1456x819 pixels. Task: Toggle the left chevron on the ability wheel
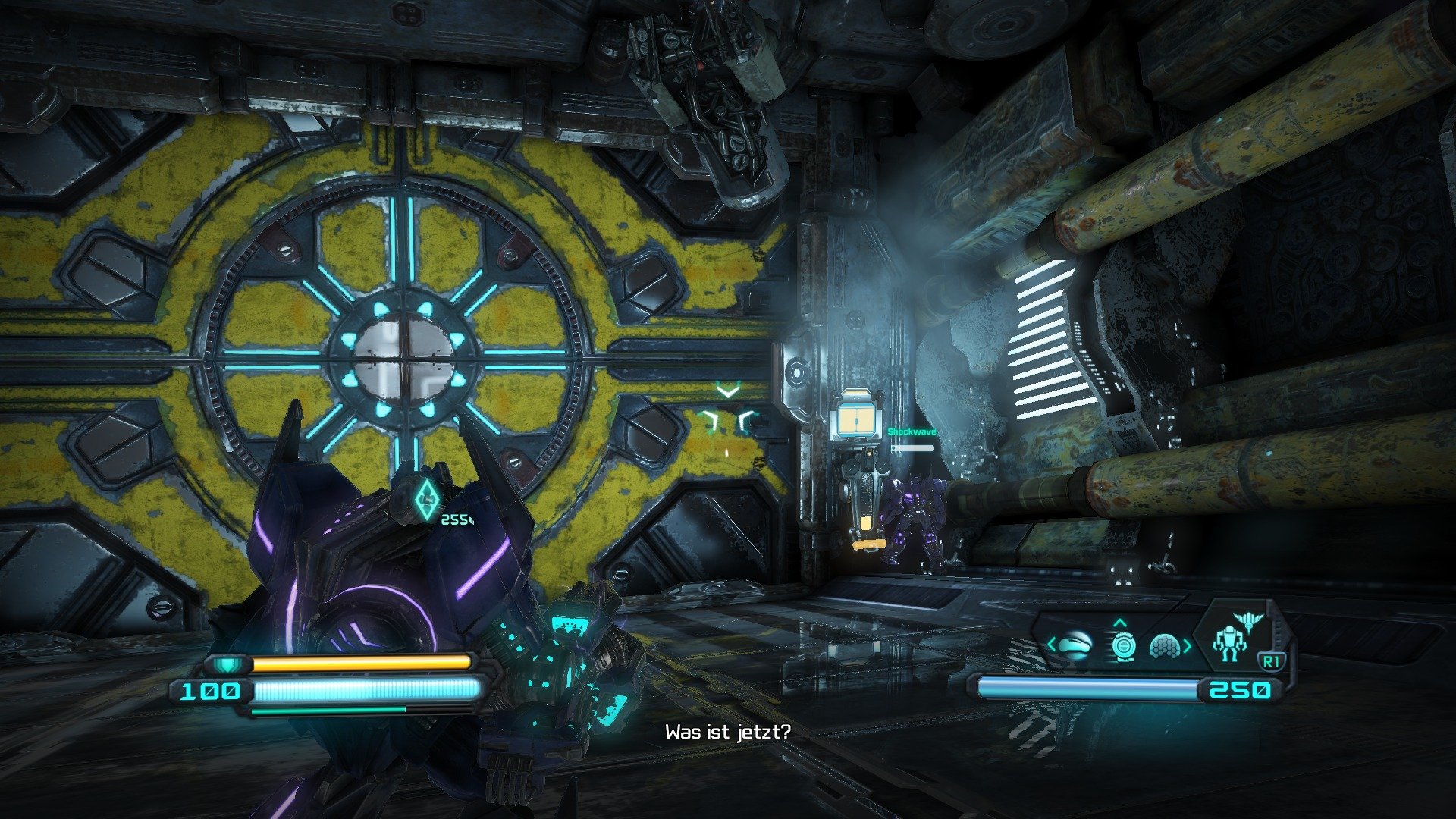pyautogui.click(x=1050, y=645)
